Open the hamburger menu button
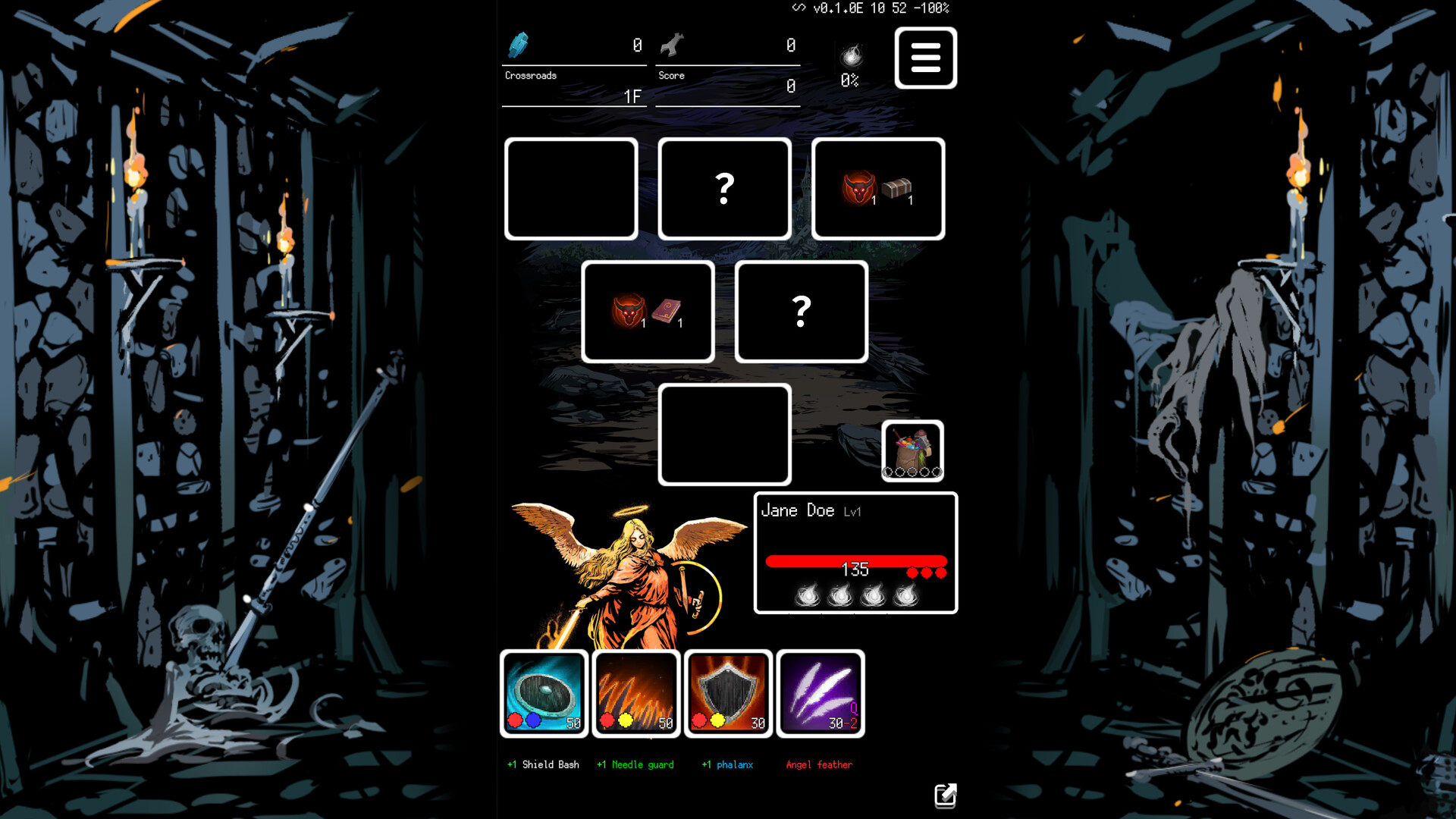 (x=925, y=58)
